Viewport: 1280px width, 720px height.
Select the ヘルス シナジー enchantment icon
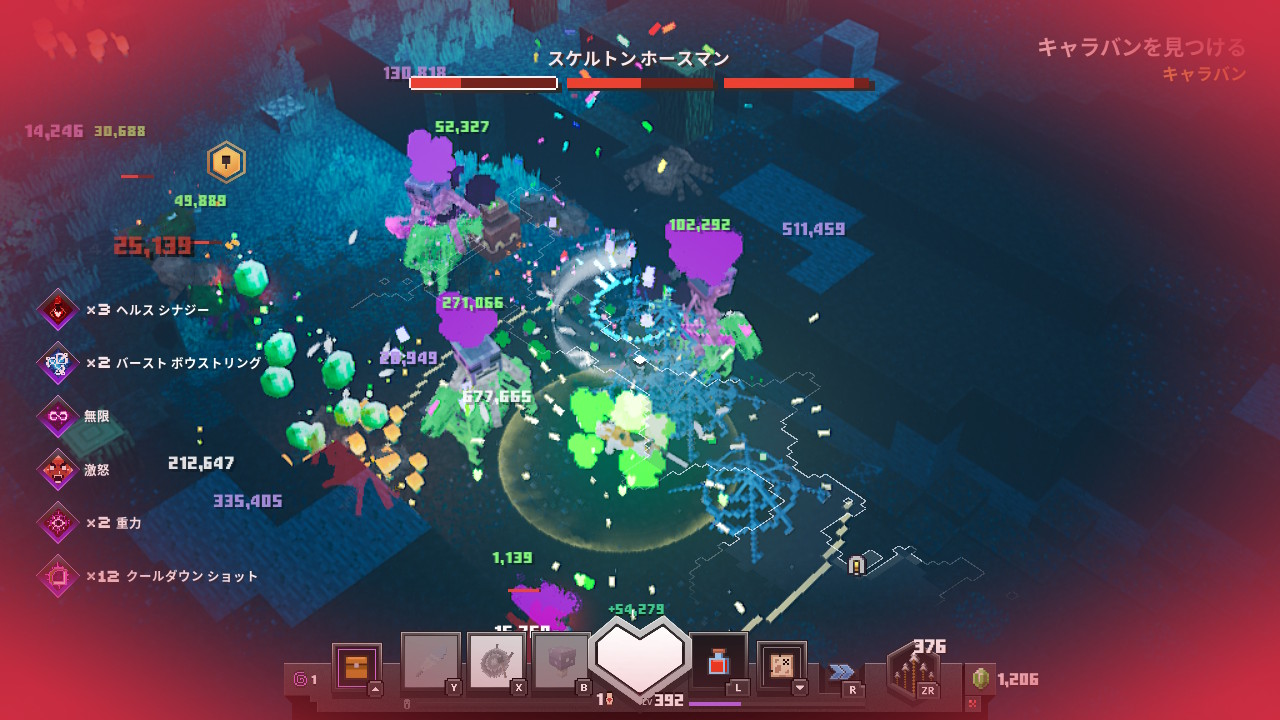pyautogui.click(x=58, y=310)
